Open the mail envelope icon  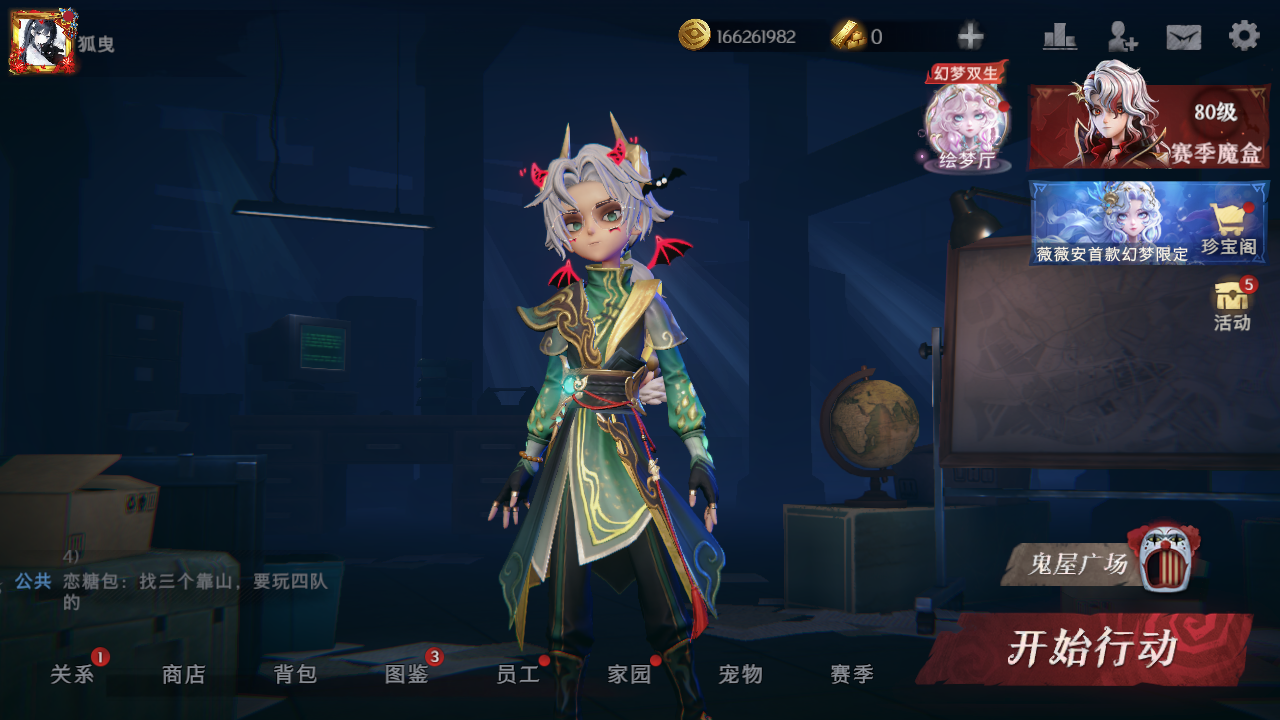(1184, 37)
